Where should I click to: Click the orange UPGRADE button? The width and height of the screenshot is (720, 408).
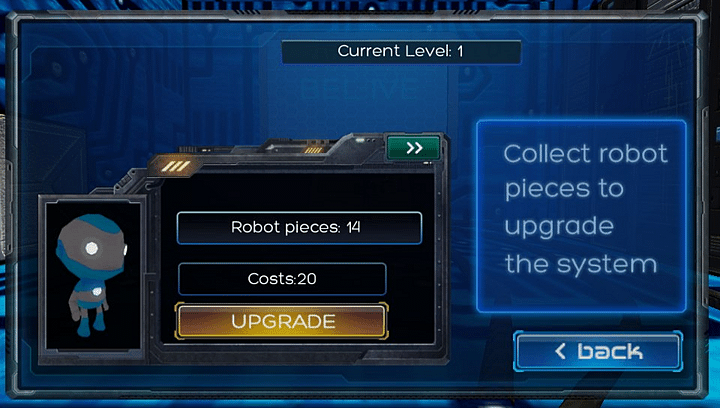[x=281, y=321]
